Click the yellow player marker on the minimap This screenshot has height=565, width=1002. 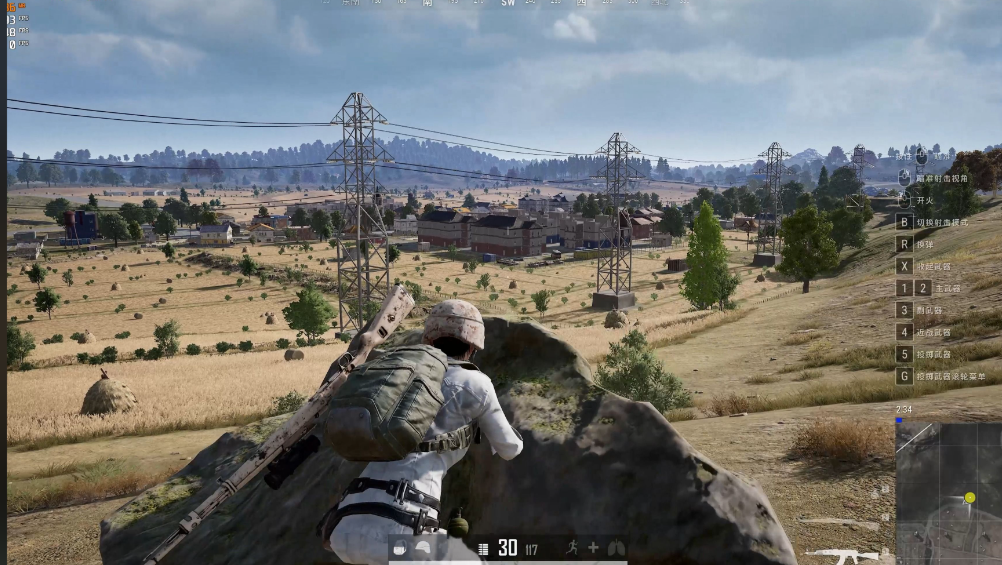(x=969, y=497)
